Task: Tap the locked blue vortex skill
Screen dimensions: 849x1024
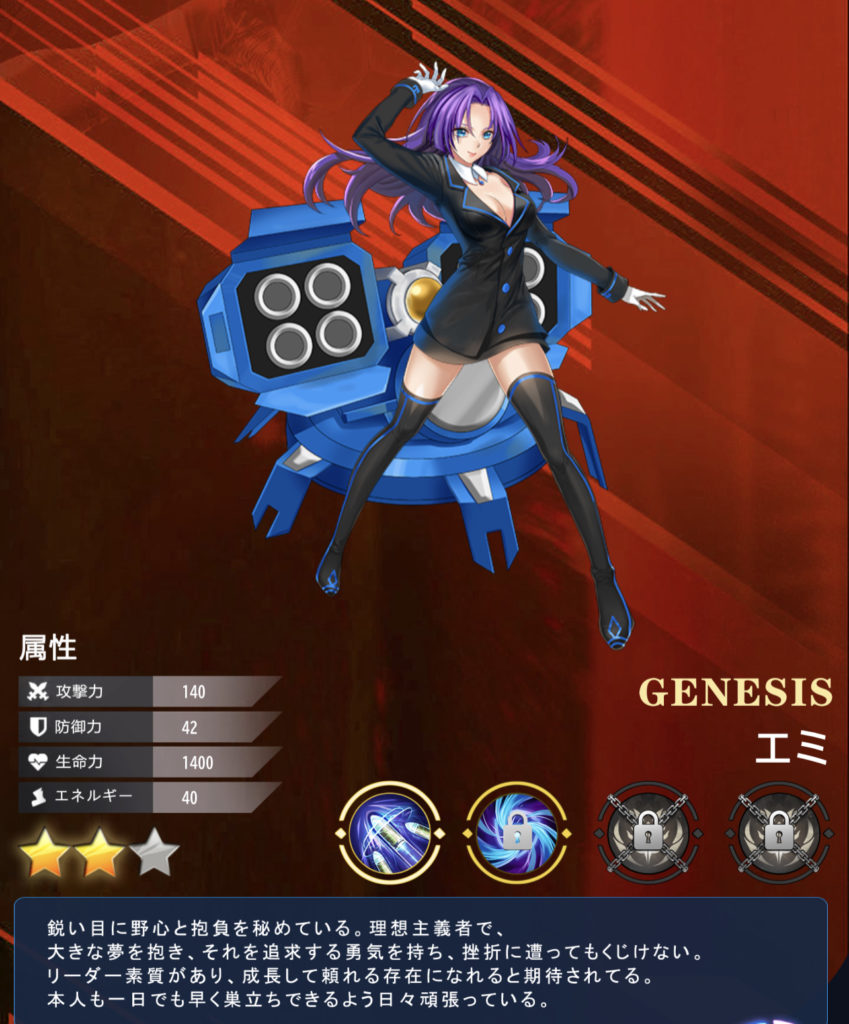Action: coord(516,833)
